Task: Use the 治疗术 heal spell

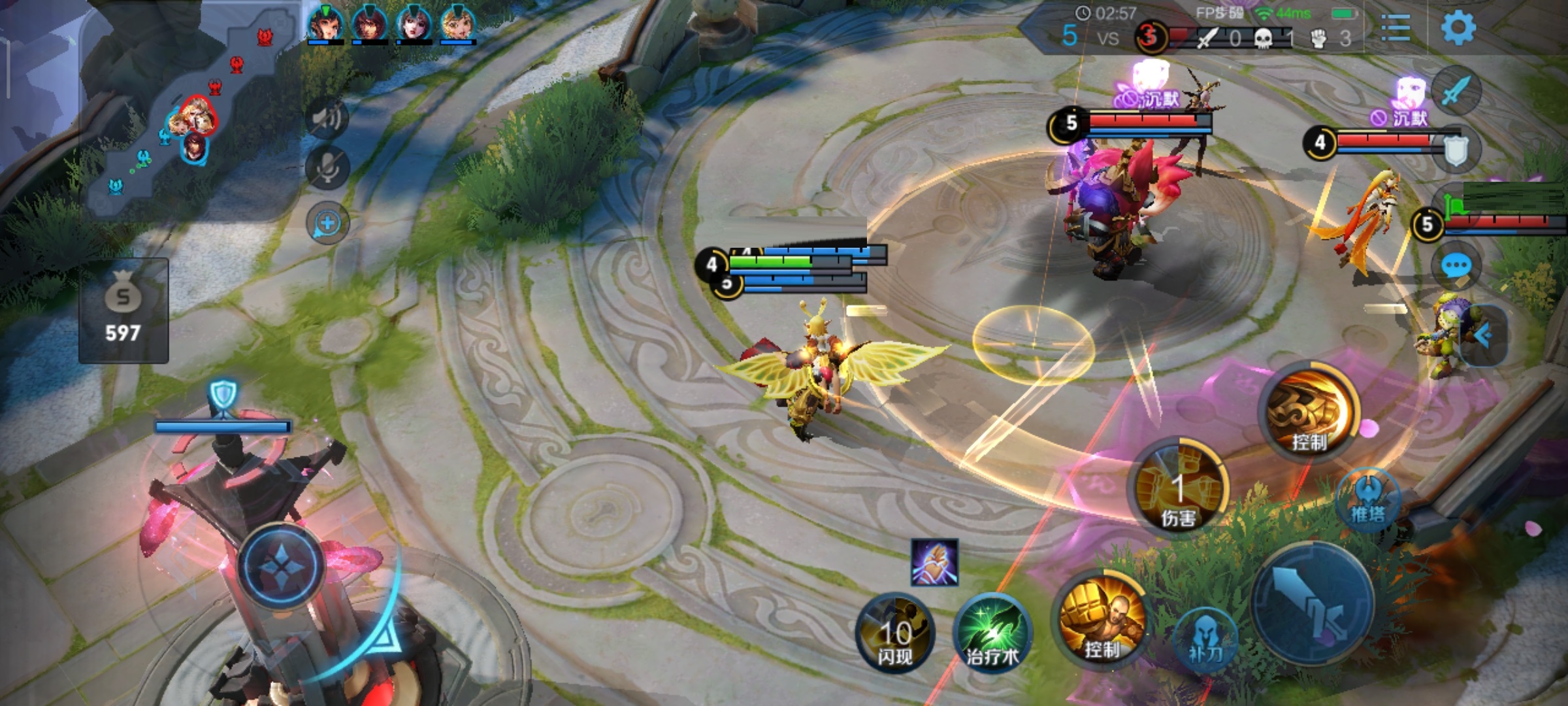Action: [x=992, y=633]
